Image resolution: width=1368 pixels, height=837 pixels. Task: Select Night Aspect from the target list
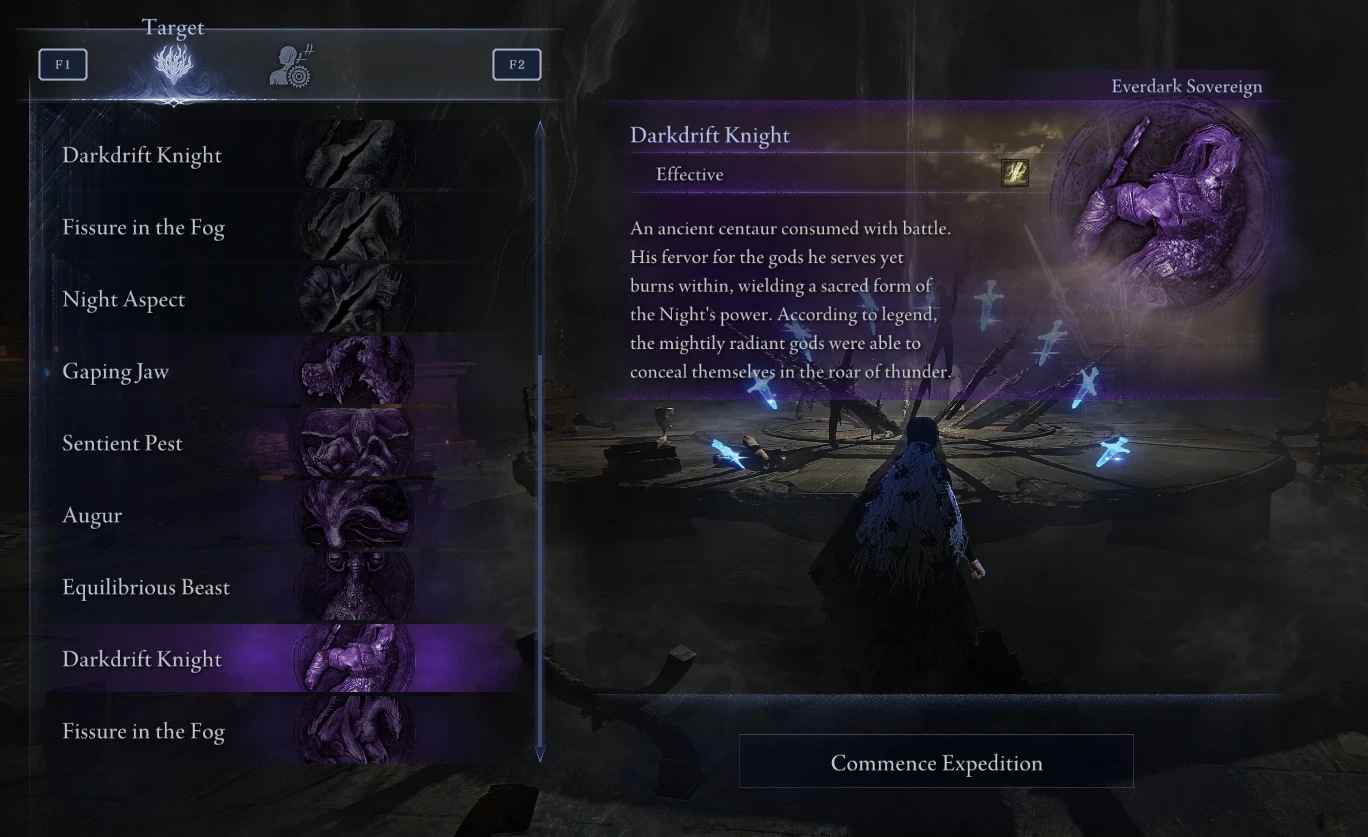click(x=124, y=299)
